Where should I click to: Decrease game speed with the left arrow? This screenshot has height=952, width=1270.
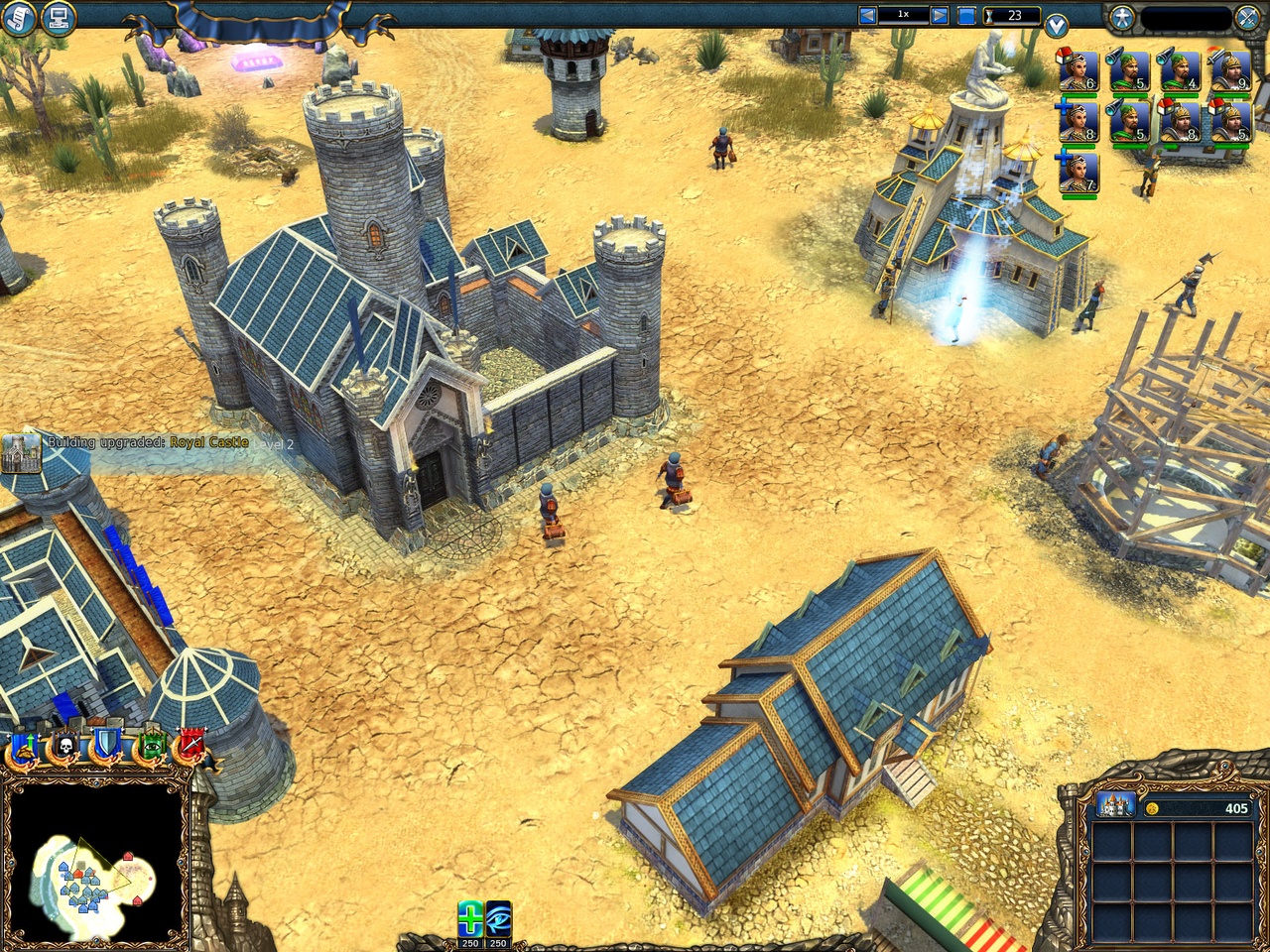[869, 14]
